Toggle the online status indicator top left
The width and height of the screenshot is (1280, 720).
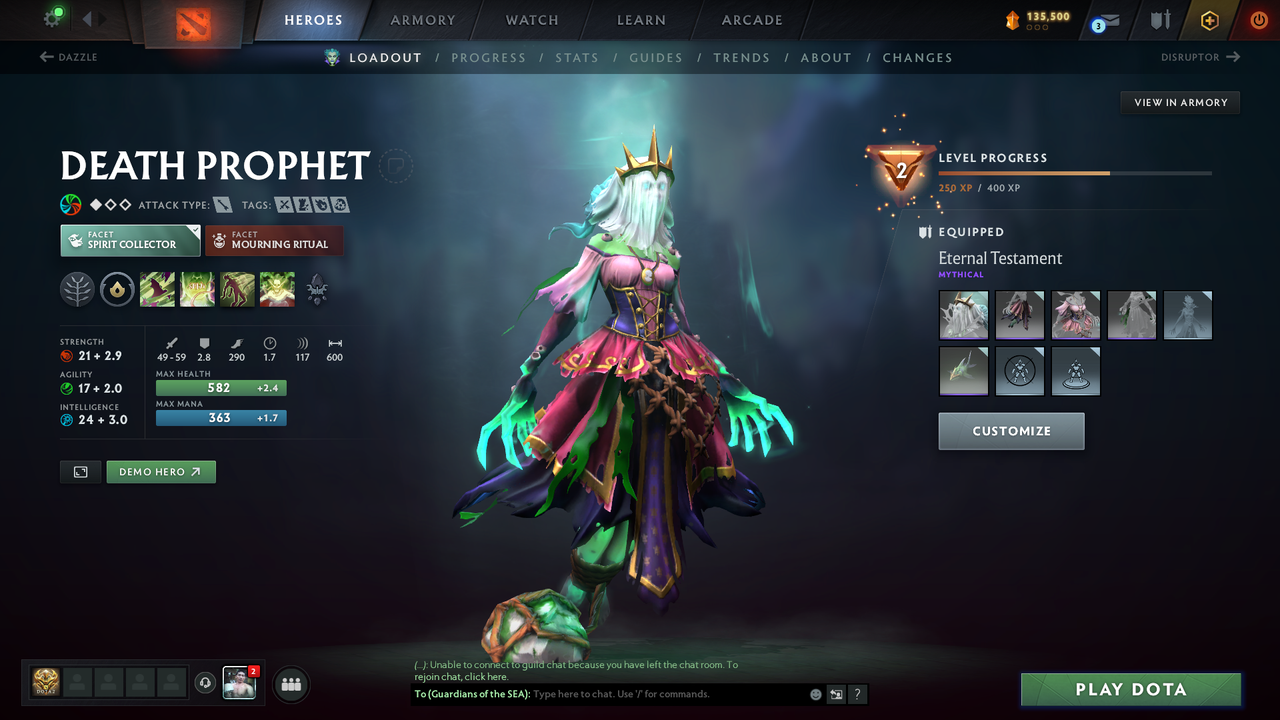pos(57,13)
